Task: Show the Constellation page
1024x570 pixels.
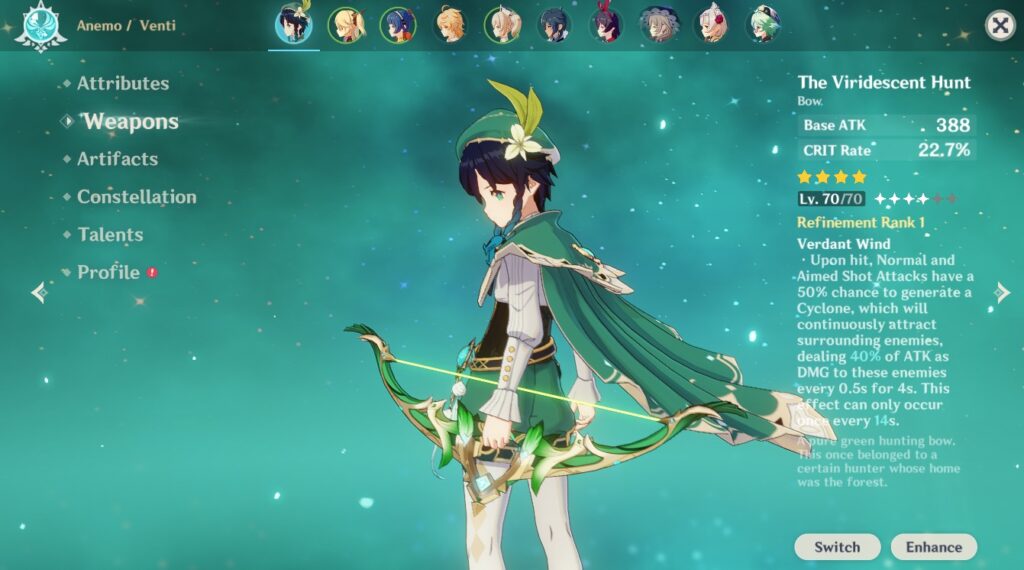Action: pyautogui.click(x=136, y=197)
